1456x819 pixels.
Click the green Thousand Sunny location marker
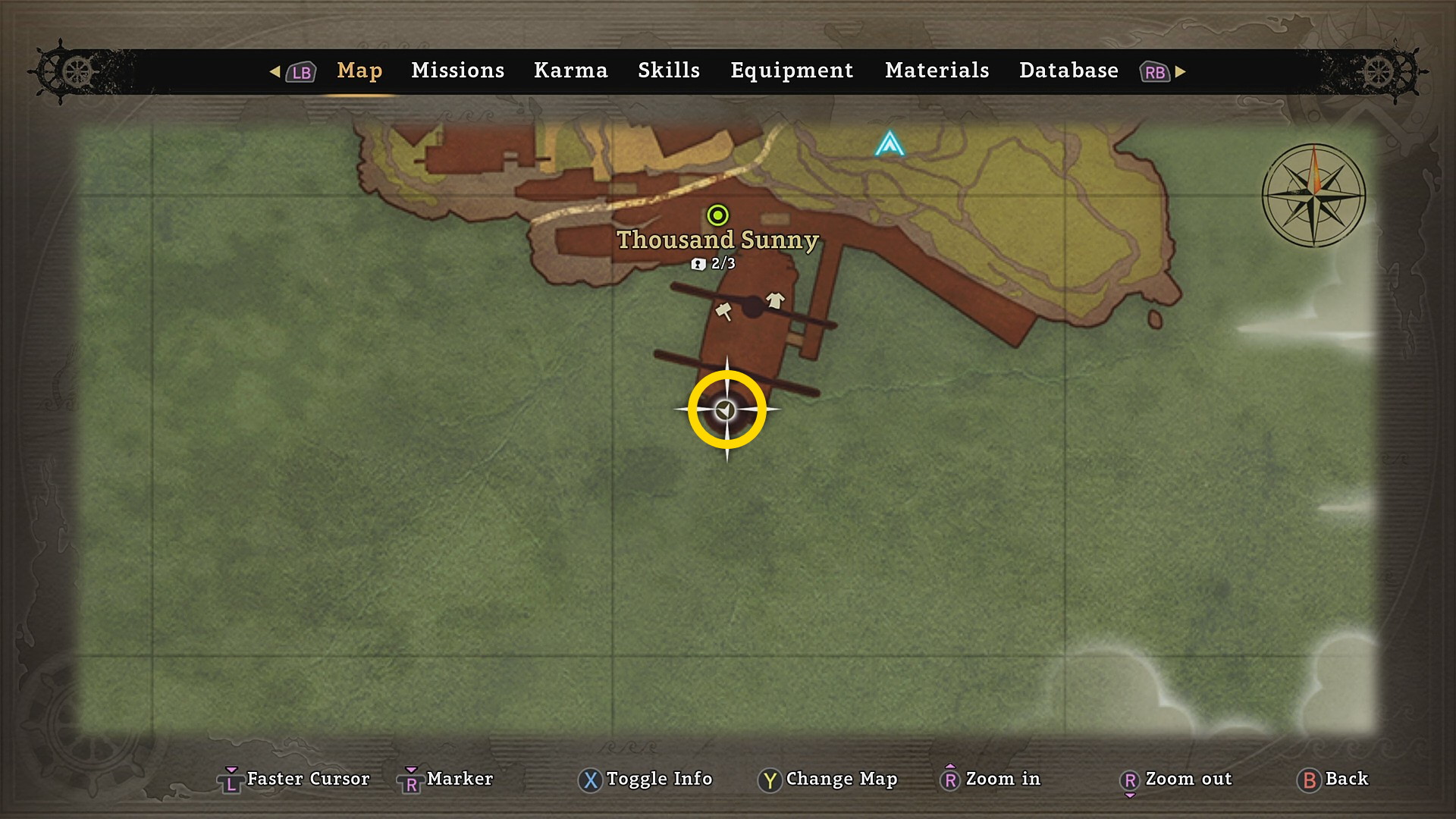point(717,215)
